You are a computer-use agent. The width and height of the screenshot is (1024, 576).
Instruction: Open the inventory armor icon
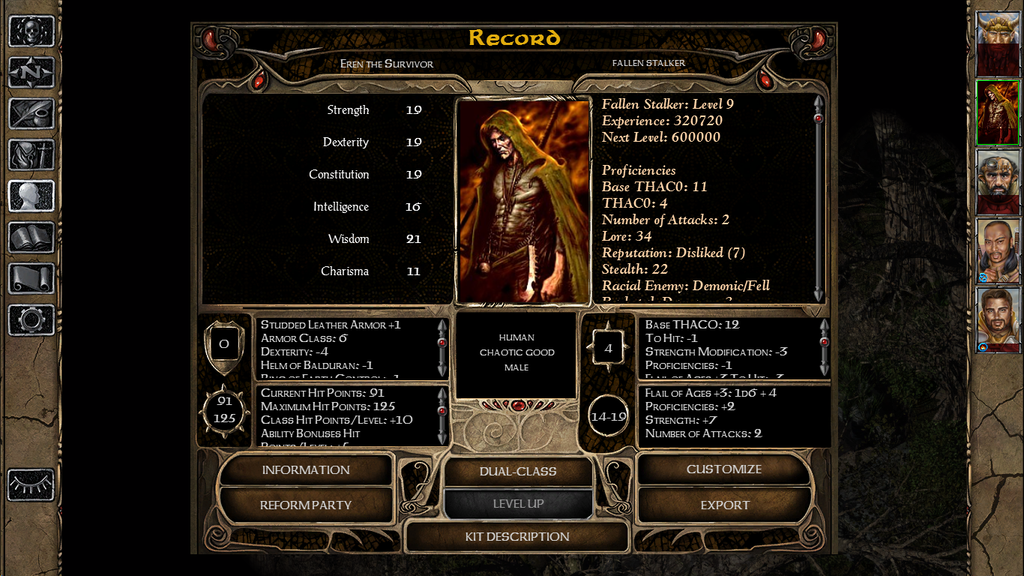click(x=31, y=154)
